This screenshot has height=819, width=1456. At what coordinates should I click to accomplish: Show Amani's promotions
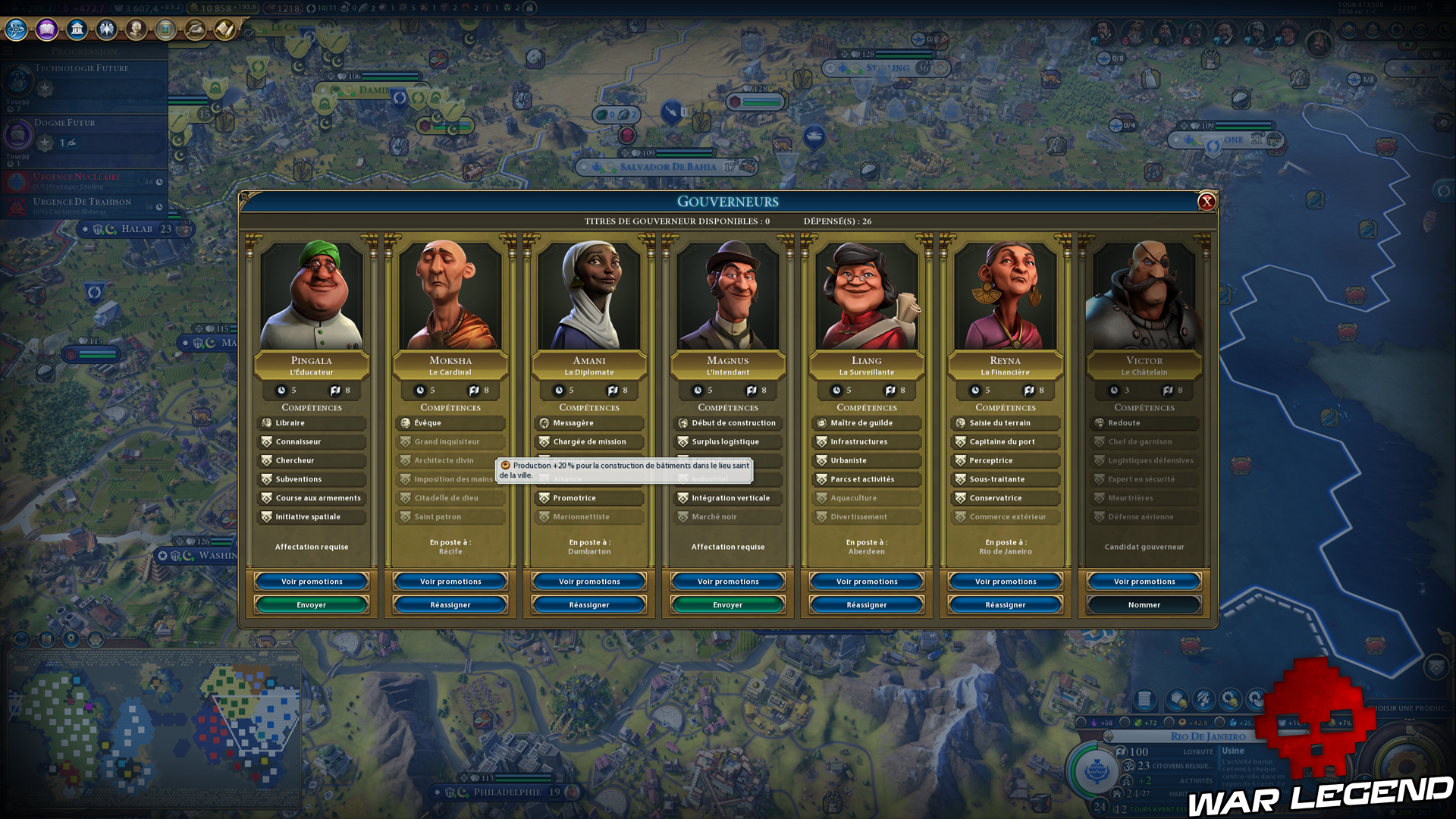point(589,582)
